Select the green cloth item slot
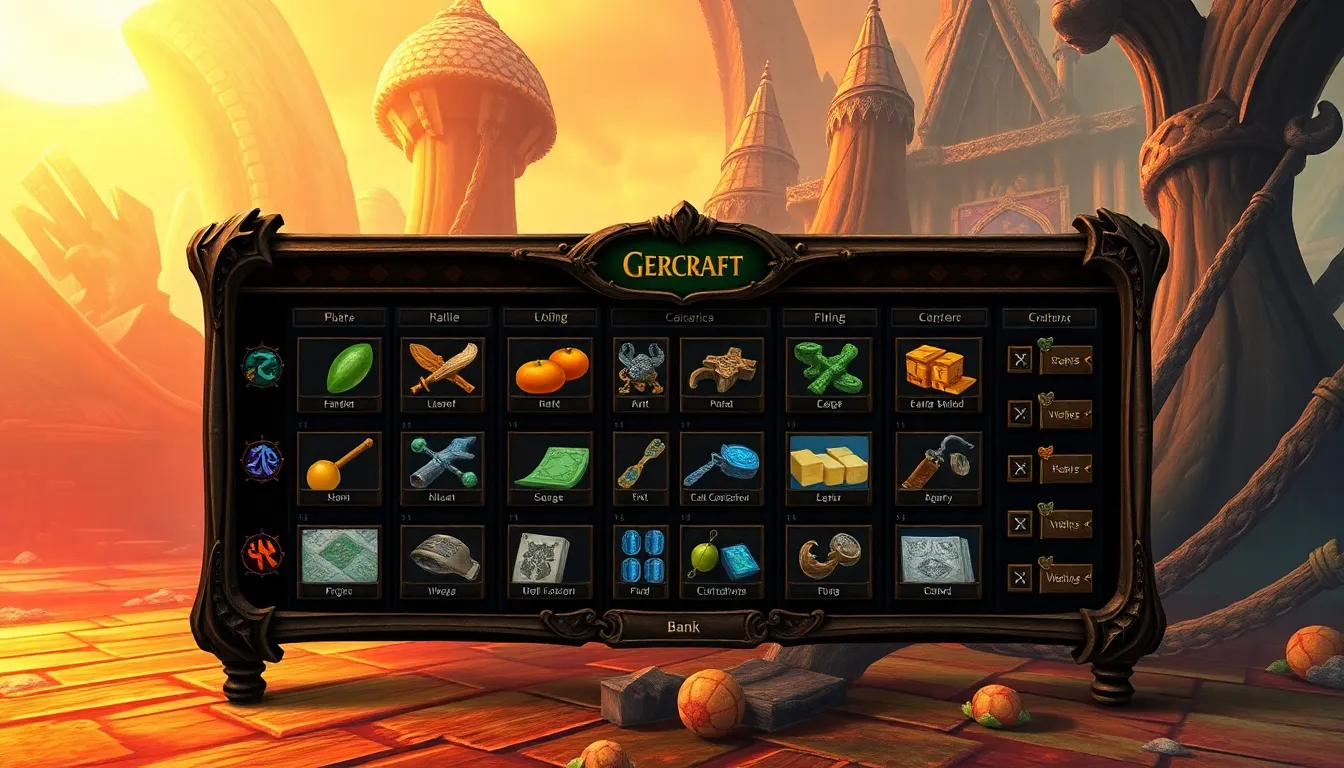The height and width of the screenshot is (768, 1344). tap(550, 464)
